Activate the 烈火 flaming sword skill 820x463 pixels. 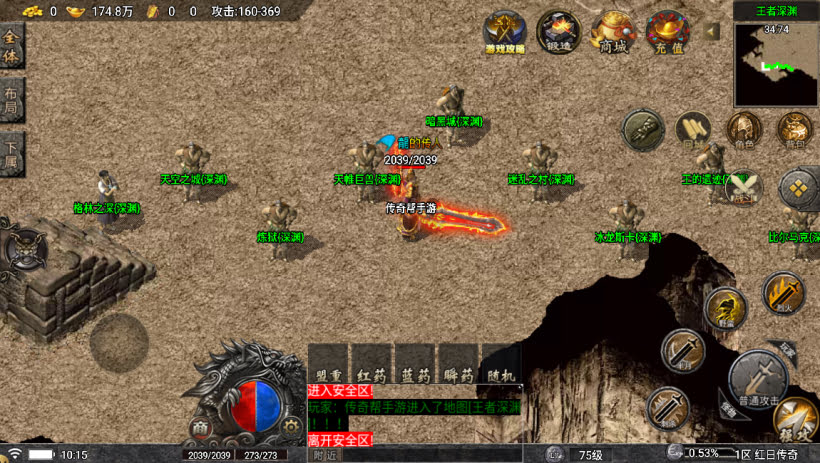click(783, 294)
